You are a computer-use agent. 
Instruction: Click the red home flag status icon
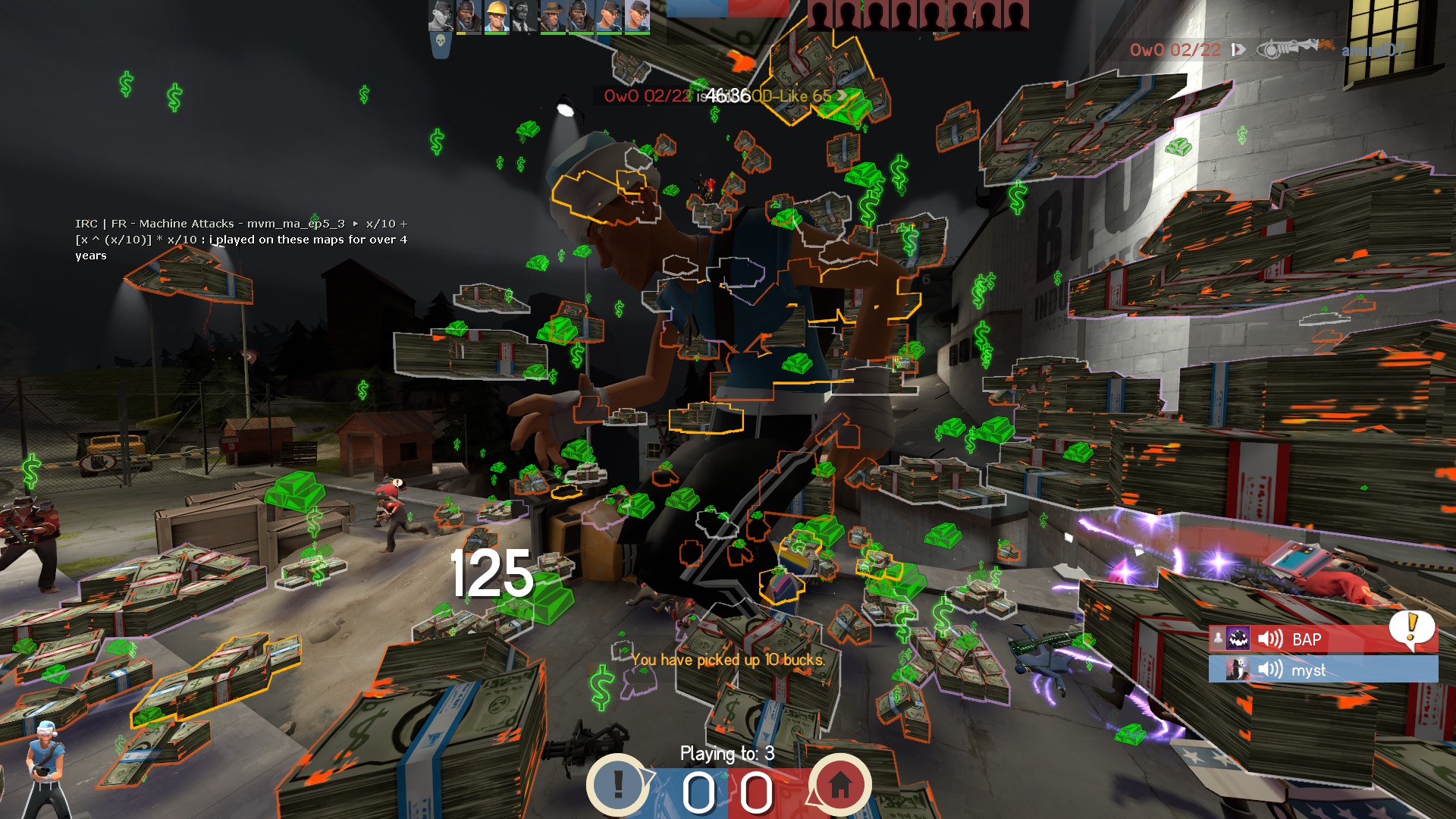(x=839, y=784)
